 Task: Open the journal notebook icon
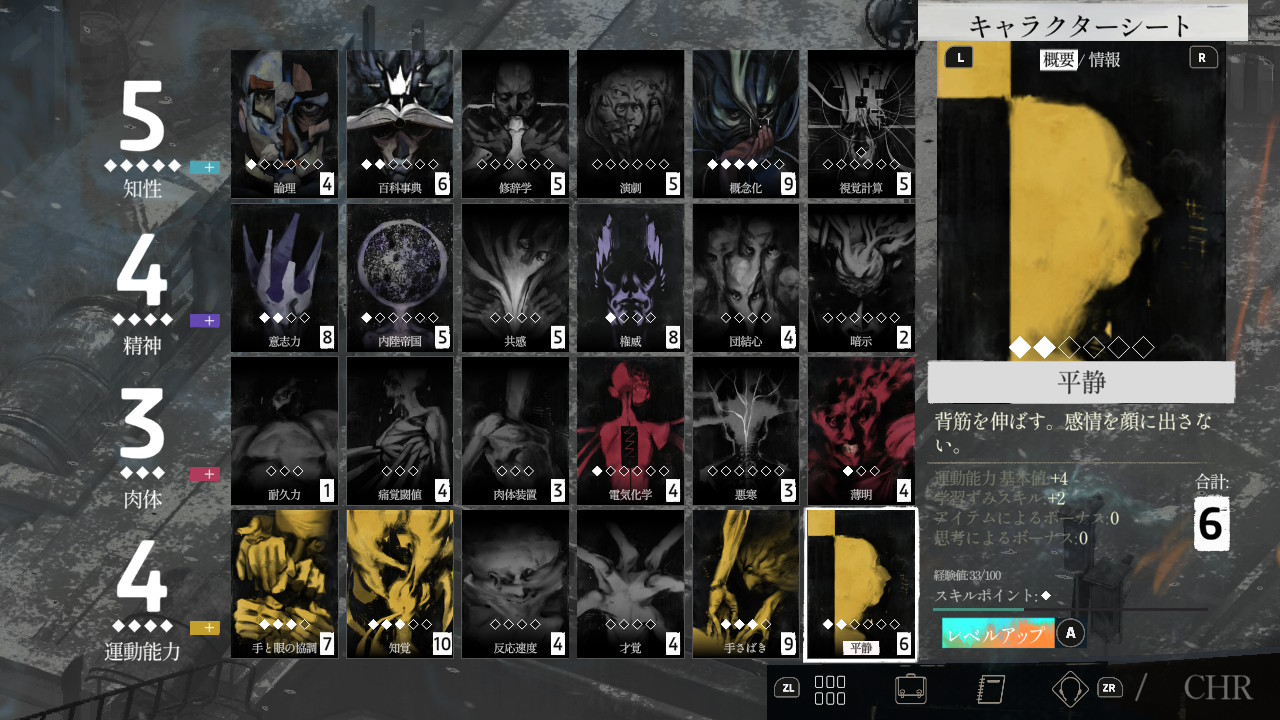point(990,688)
